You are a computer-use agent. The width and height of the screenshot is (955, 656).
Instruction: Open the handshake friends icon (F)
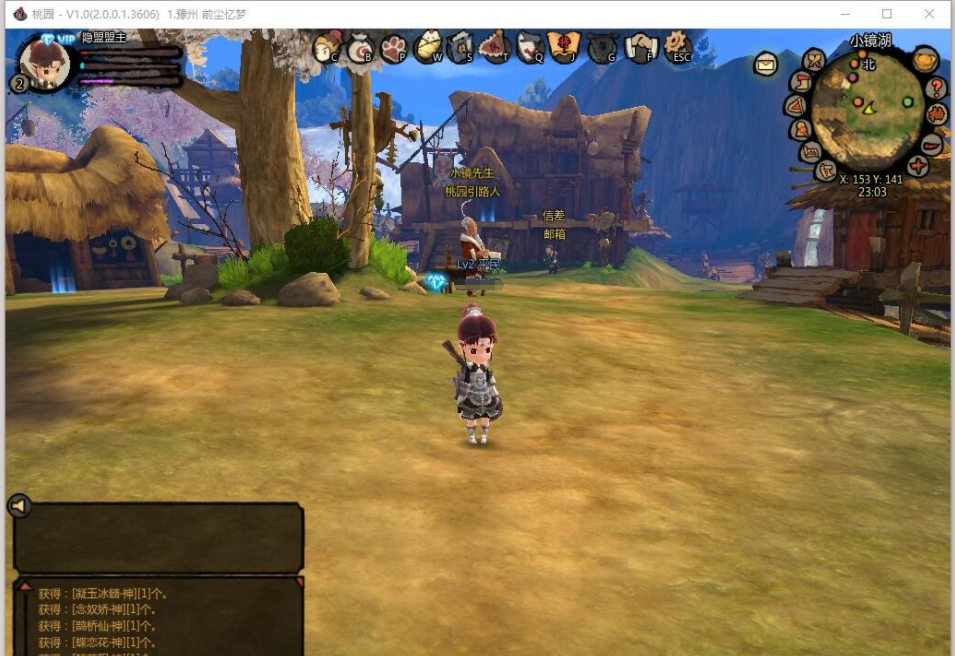pos(641,46)
